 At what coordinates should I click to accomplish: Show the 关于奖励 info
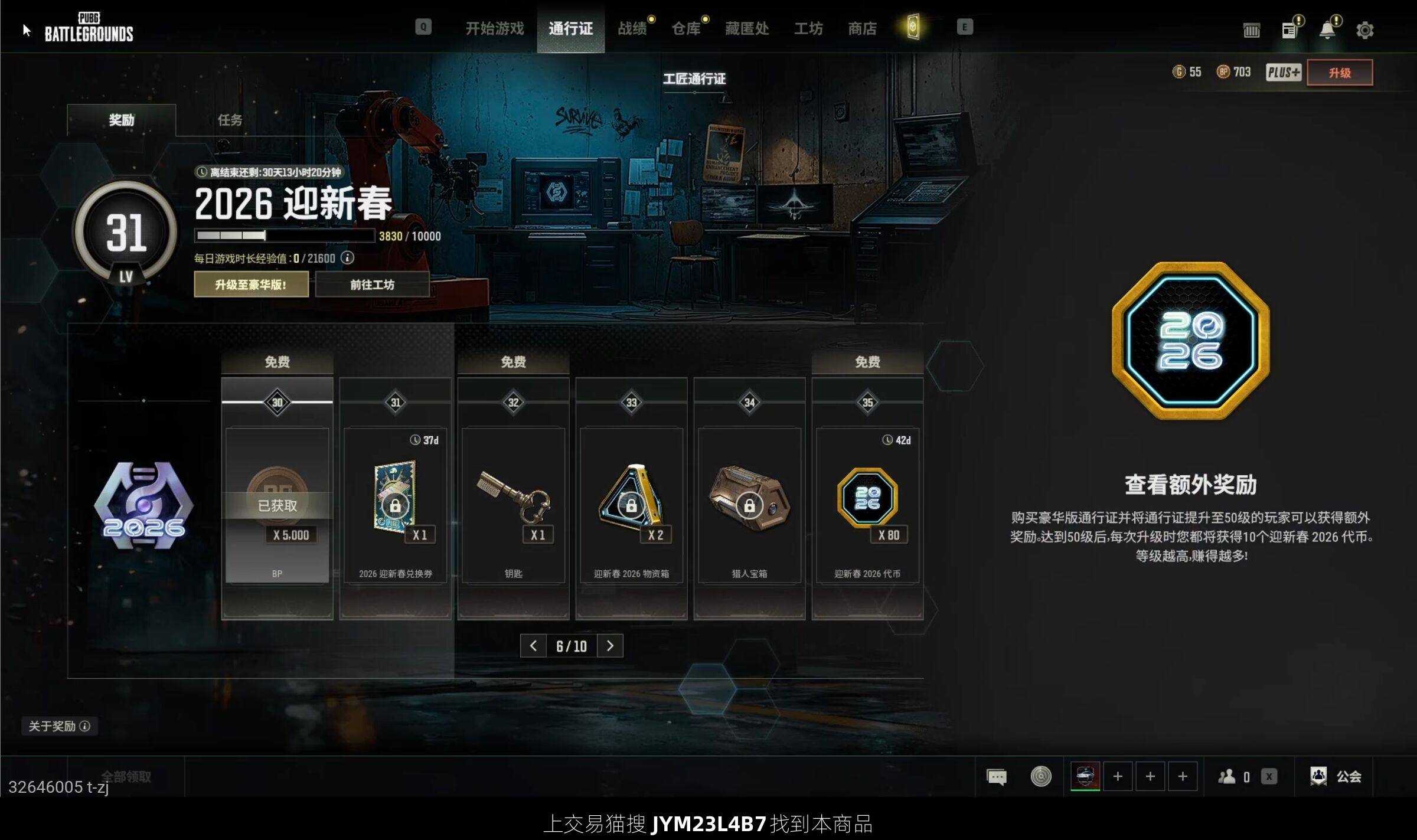pos(59,726)
